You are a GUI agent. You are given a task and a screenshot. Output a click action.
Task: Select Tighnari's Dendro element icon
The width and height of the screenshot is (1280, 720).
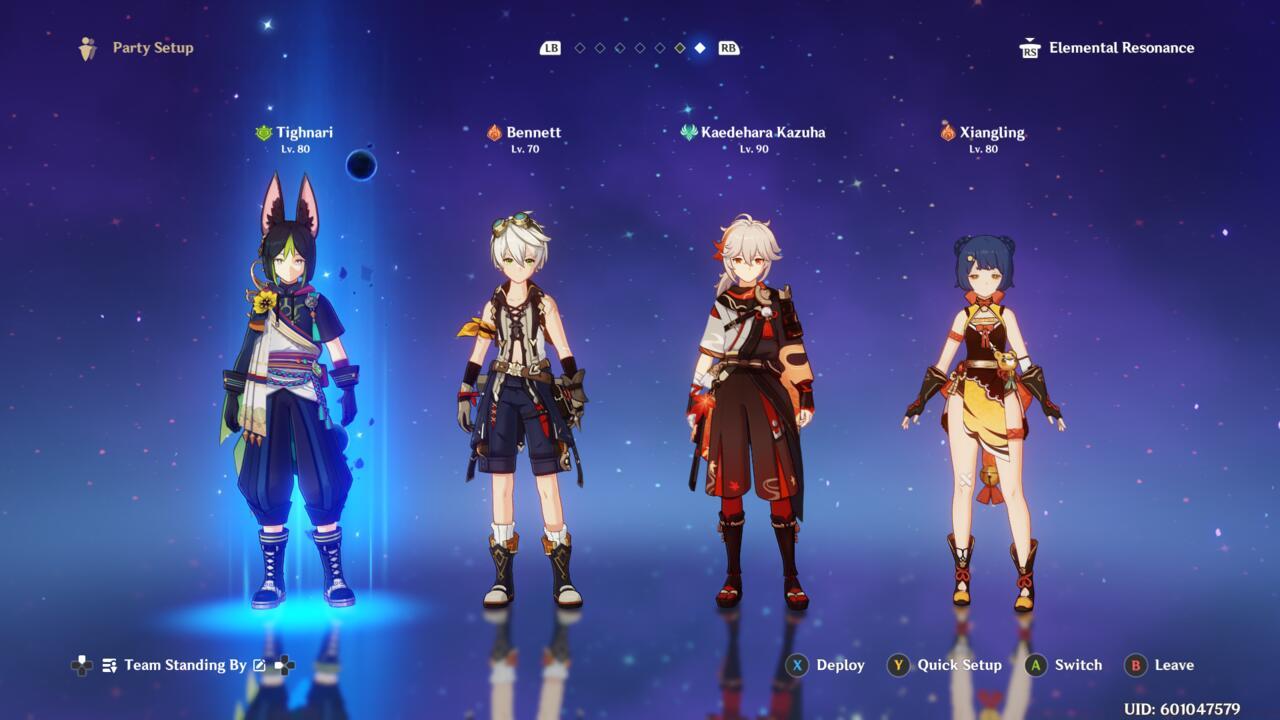(x=264, y=131)
